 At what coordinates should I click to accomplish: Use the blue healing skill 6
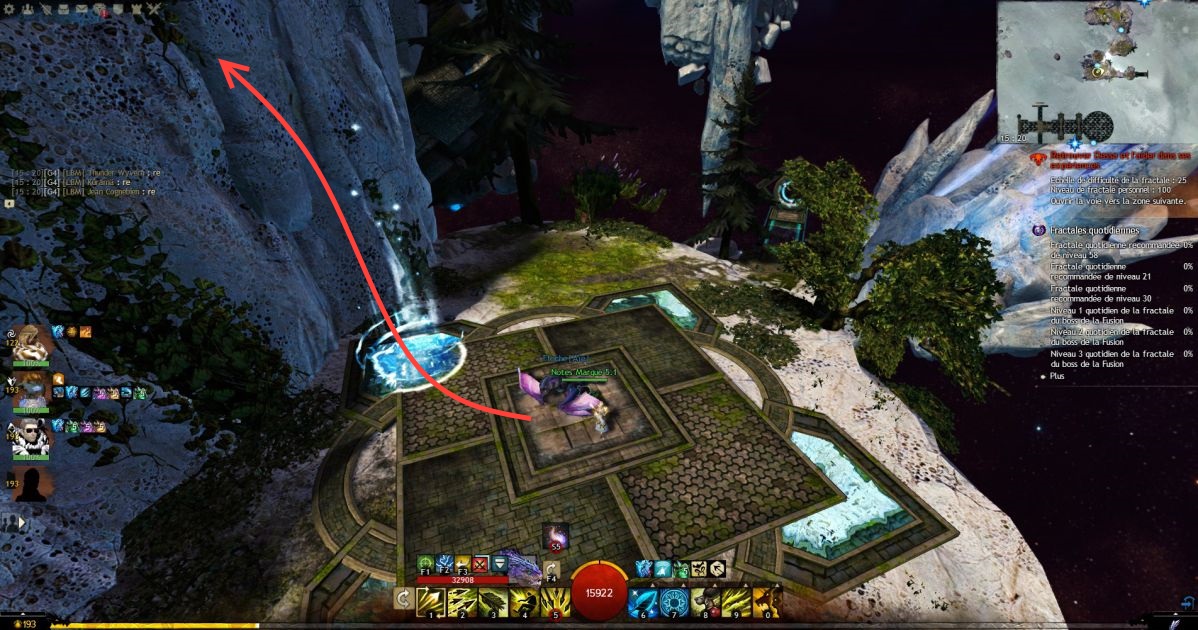point(643,601)
